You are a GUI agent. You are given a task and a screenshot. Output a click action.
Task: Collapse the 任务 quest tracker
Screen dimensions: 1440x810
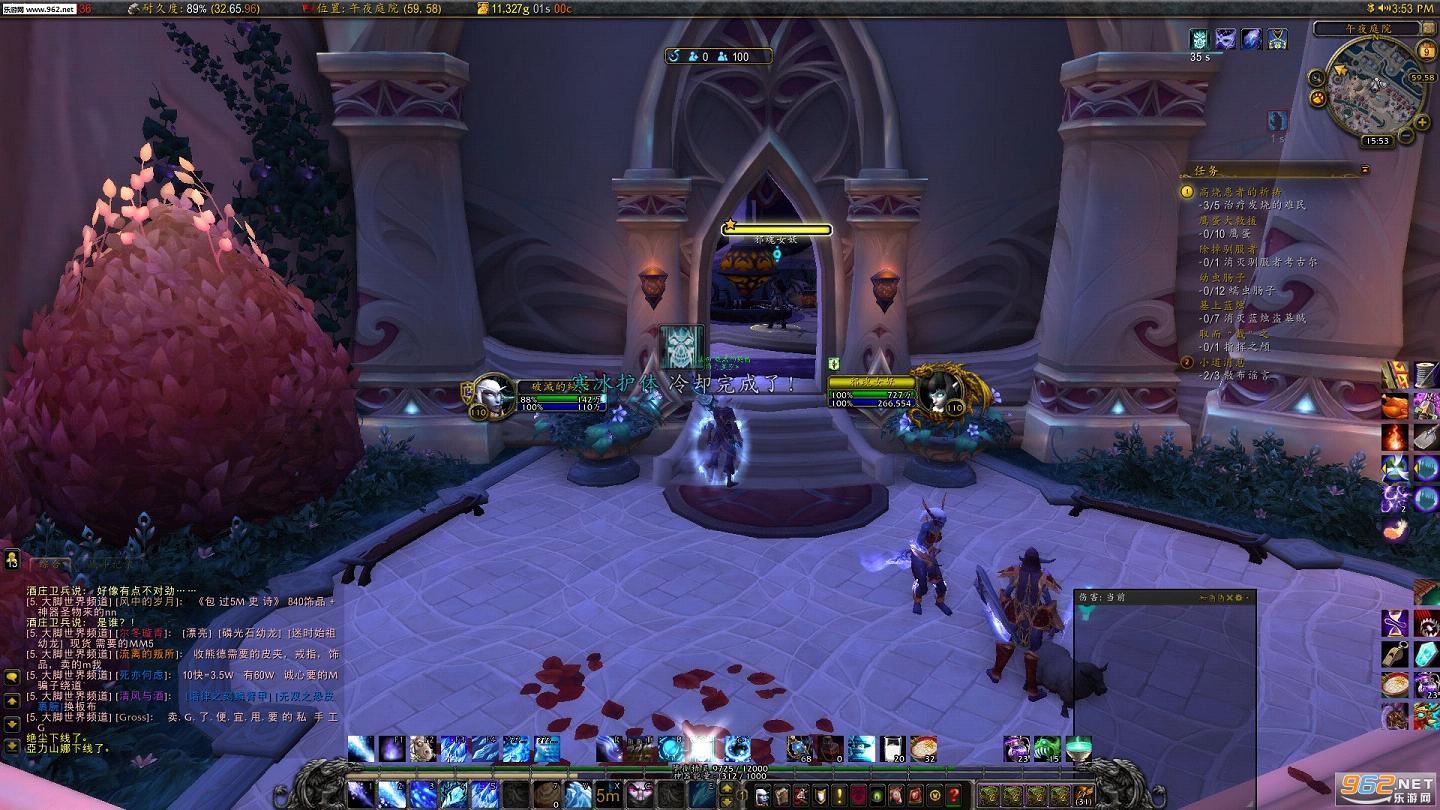click(x=1365, y=170)
